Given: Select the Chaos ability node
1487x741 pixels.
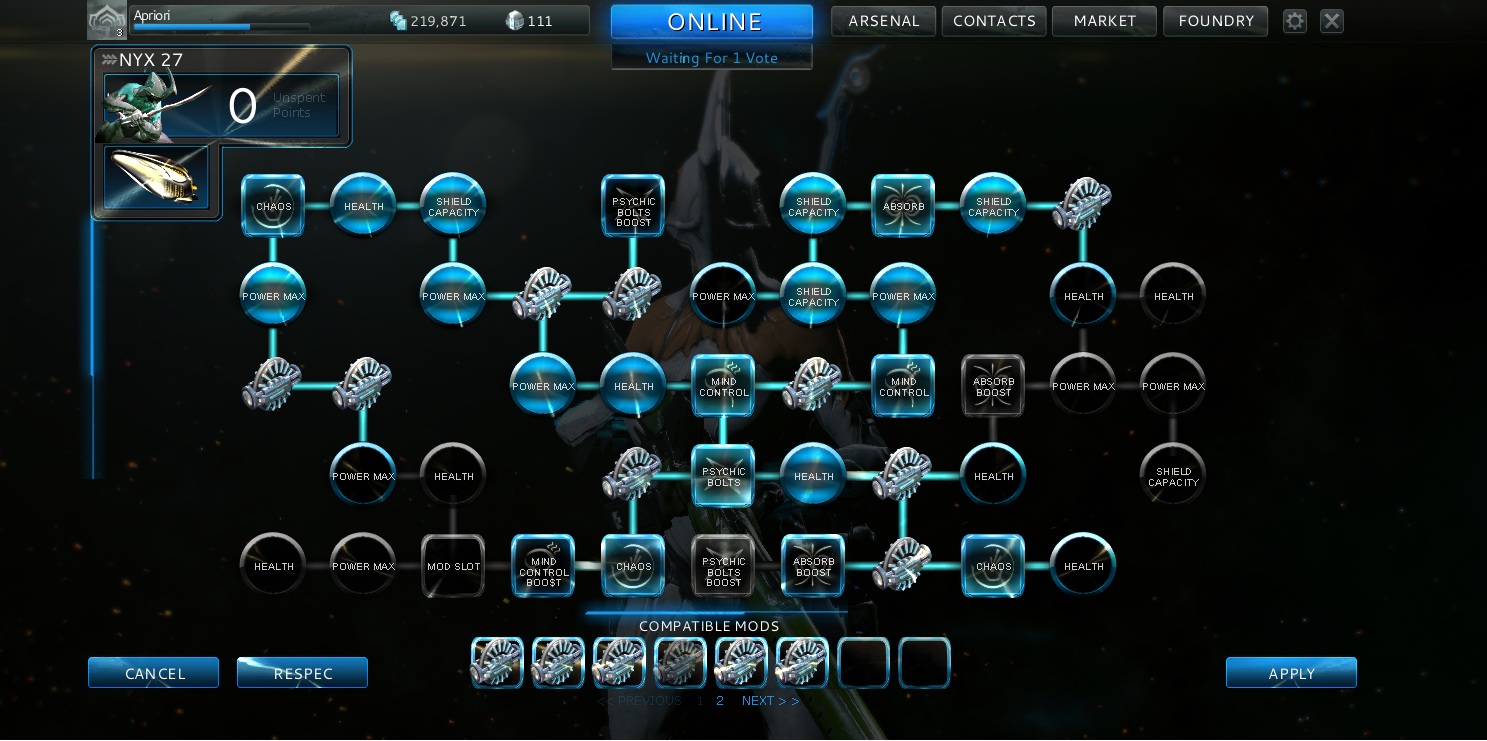Looking at the screenshot, I should pyautogui.click(x=273, y=205).
